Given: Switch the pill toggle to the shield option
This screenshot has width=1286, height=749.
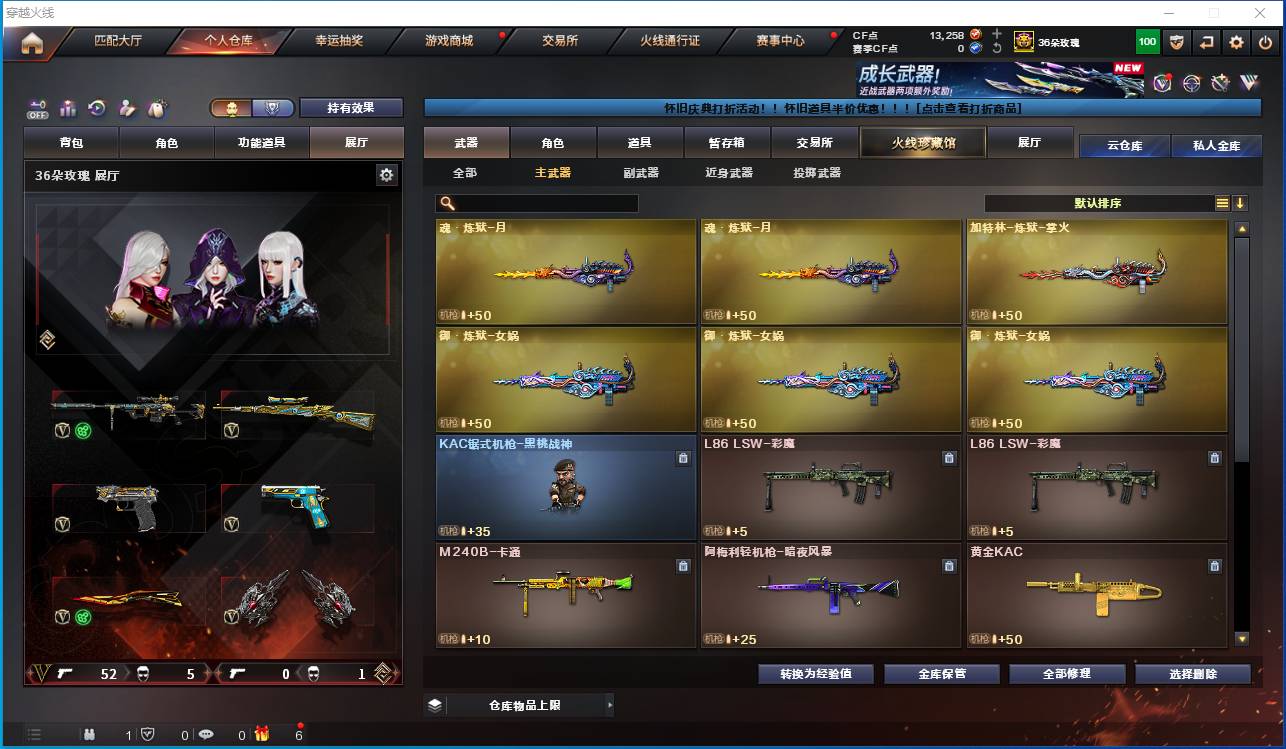Looking at the screenshot, I should pos(274,107).
